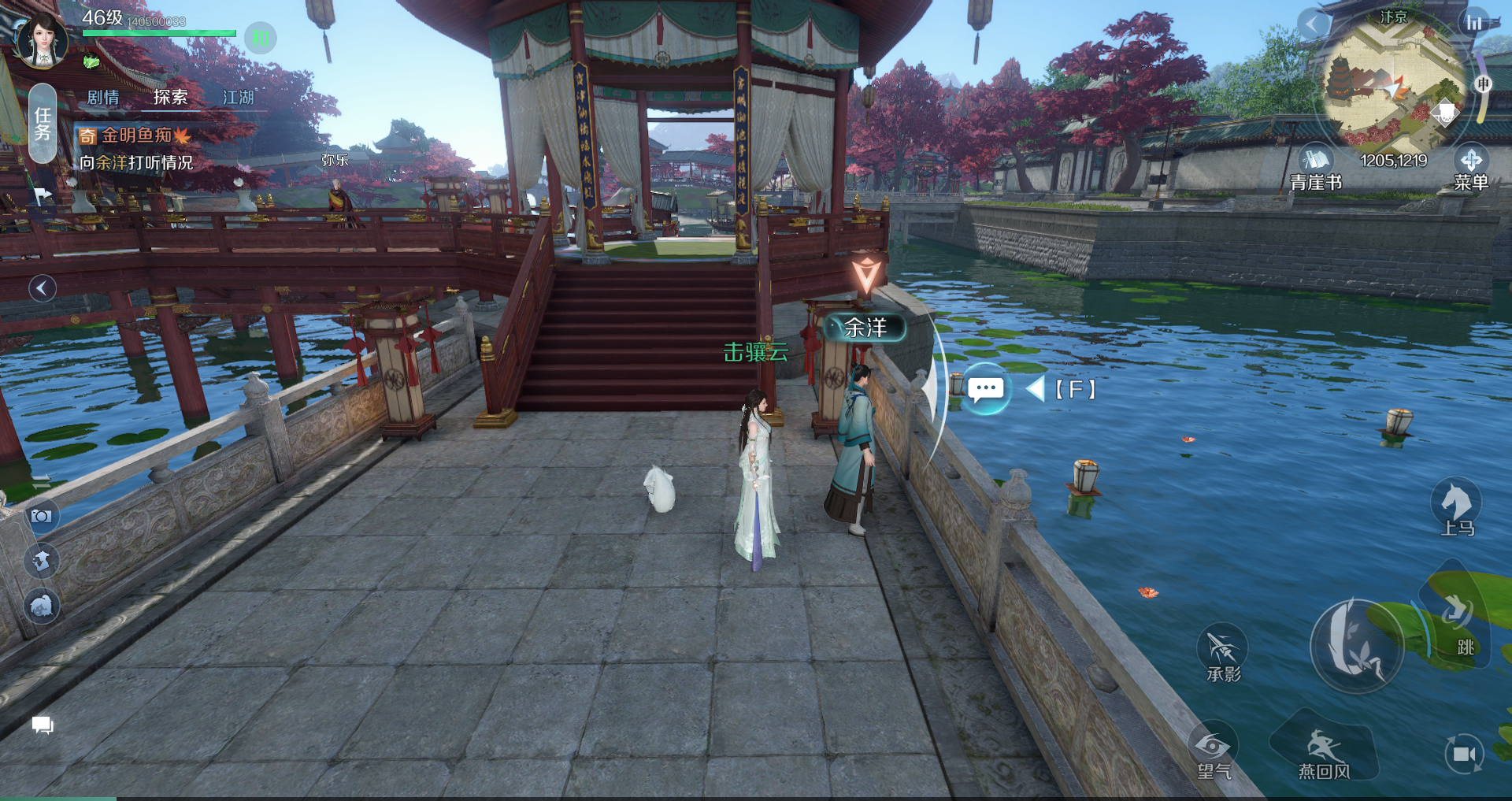This screenshot has width=1512, height=801.
Task: Toggle the video camera button
Action: point(1464,755)
